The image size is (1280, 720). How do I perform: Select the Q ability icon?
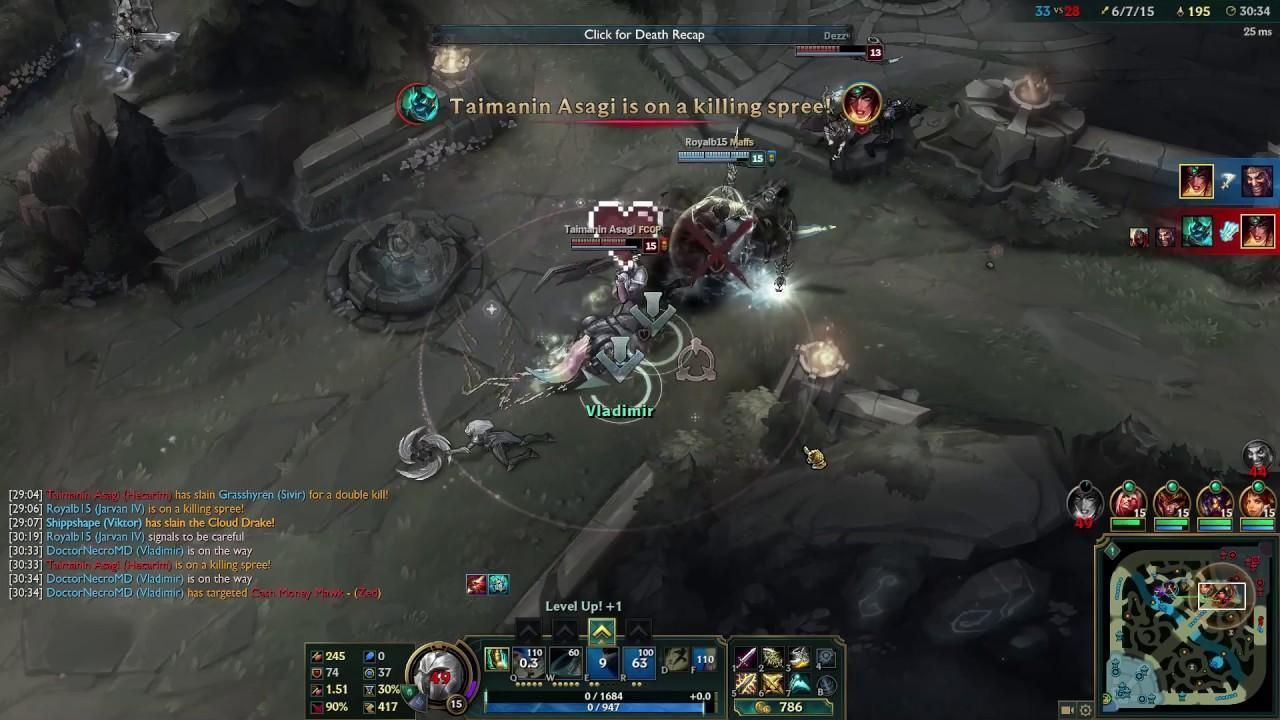529,661
